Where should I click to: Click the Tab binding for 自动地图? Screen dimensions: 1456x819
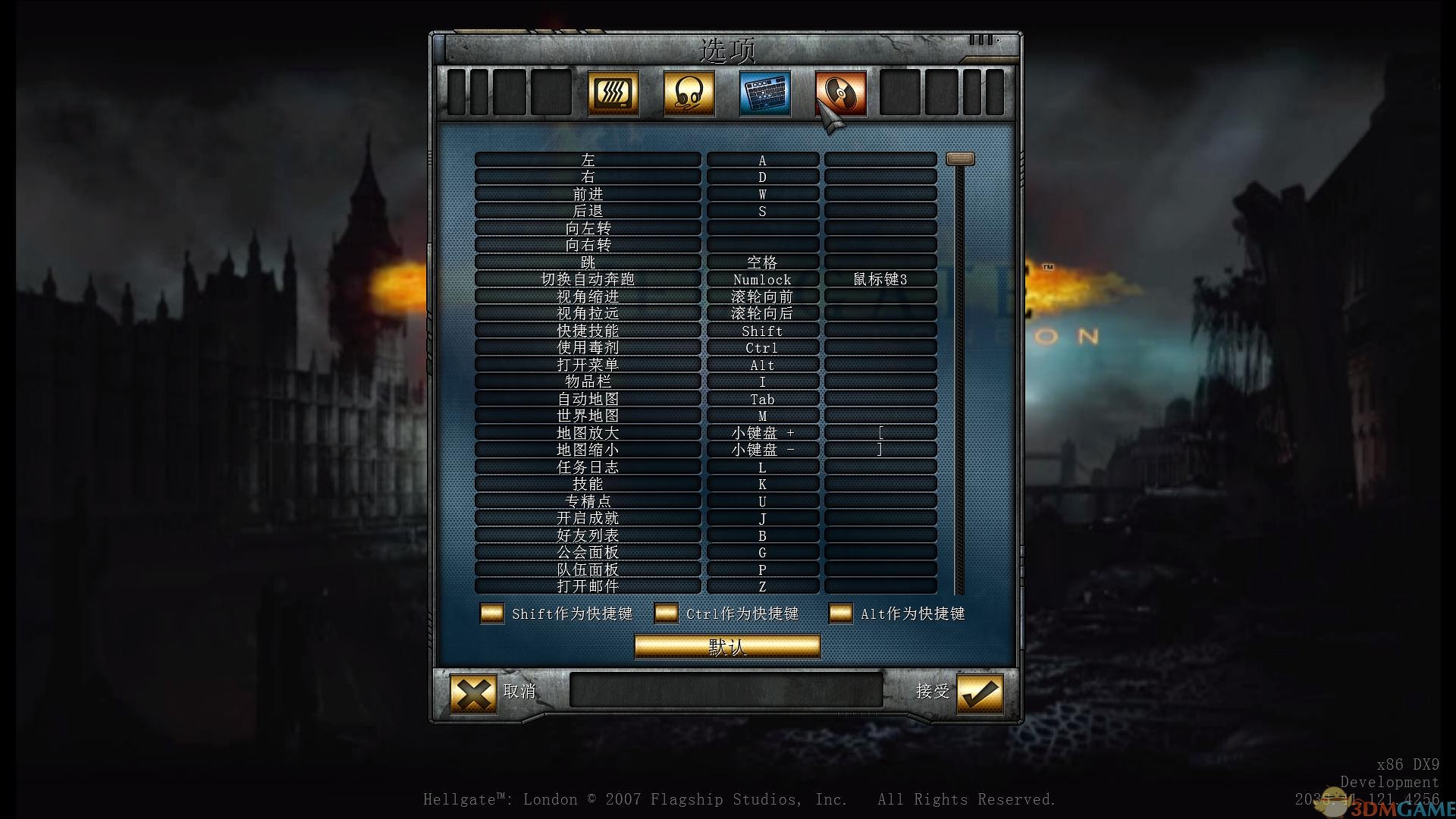[x=762, y=399]
